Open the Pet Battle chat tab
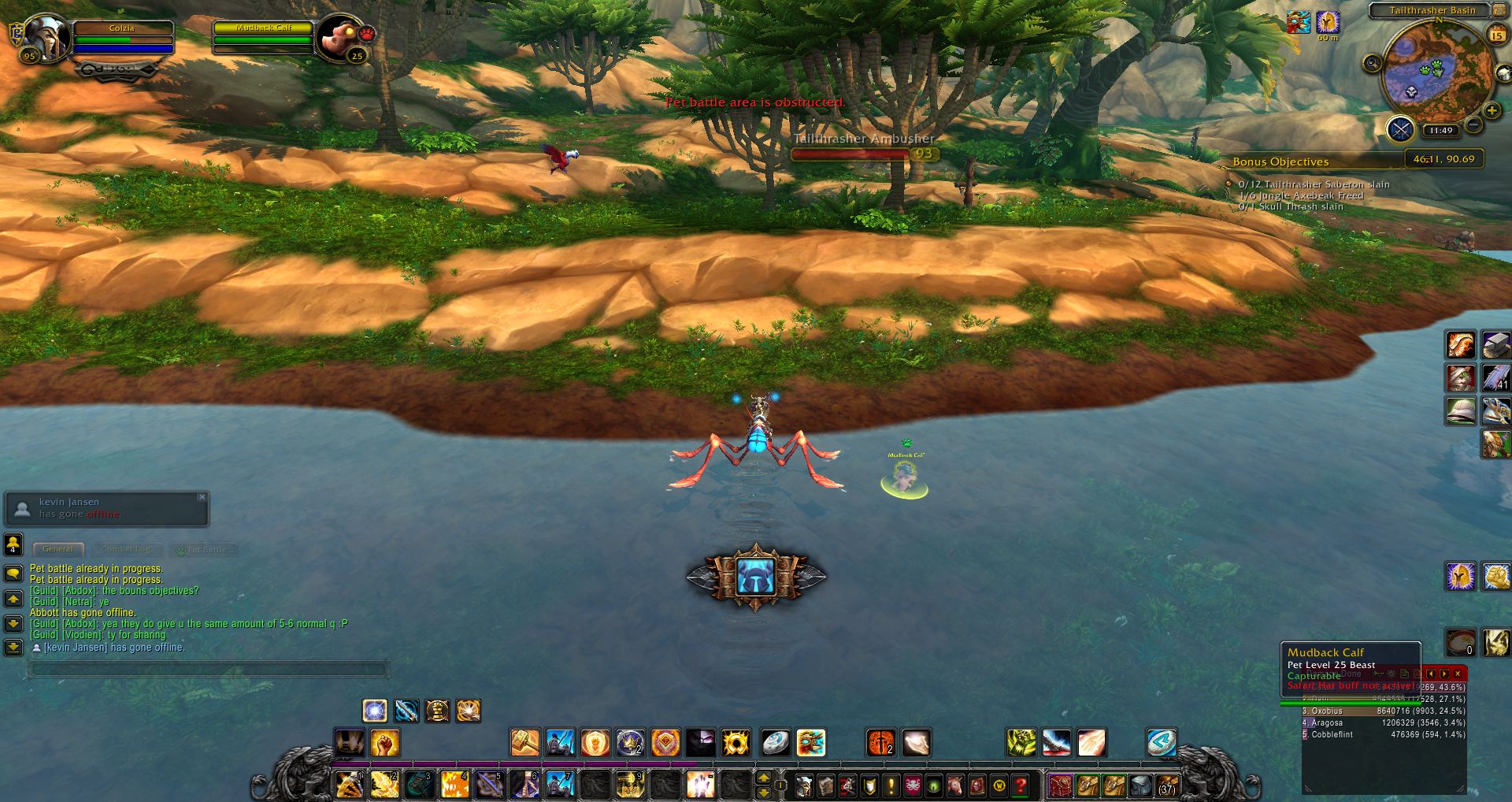Screen dimensions: 1512x802 205,549
